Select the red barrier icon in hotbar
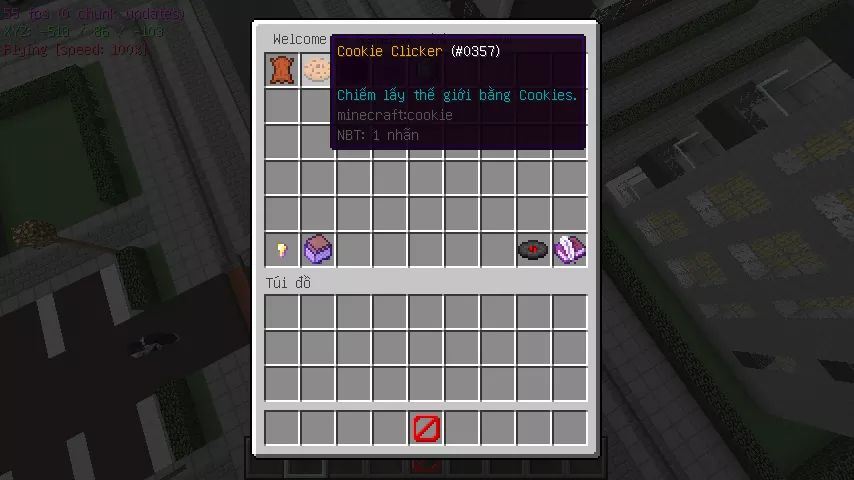This screenshot has width=854, height=480. pos(426,429)
